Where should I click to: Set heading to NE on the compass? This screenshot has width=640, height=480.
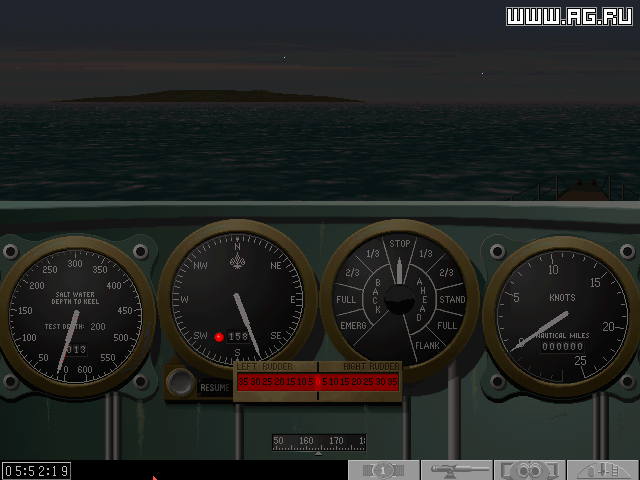(x=275, y=267)
